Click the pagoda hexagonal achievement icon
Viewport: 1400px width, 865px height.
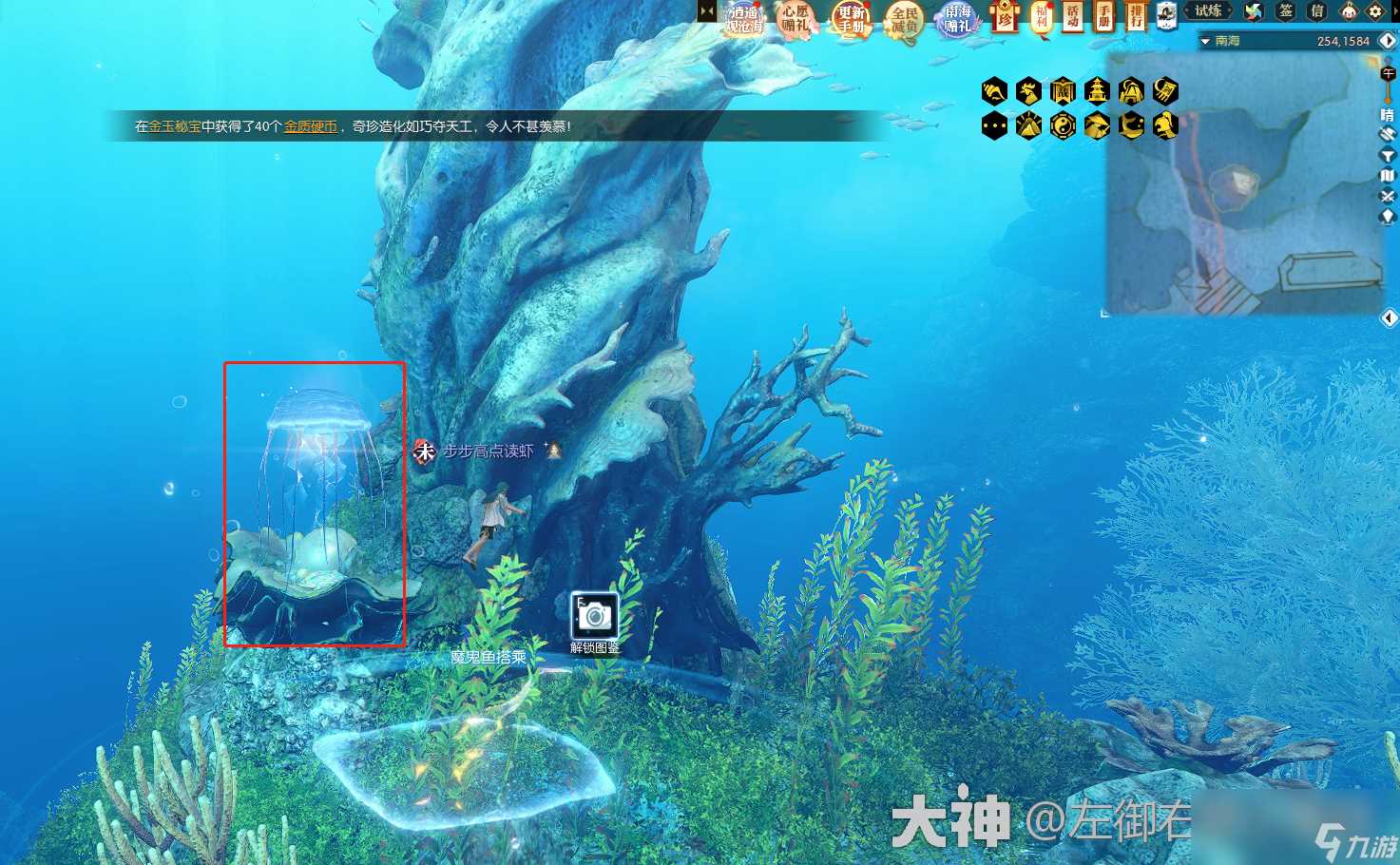tap(1096, 91)
